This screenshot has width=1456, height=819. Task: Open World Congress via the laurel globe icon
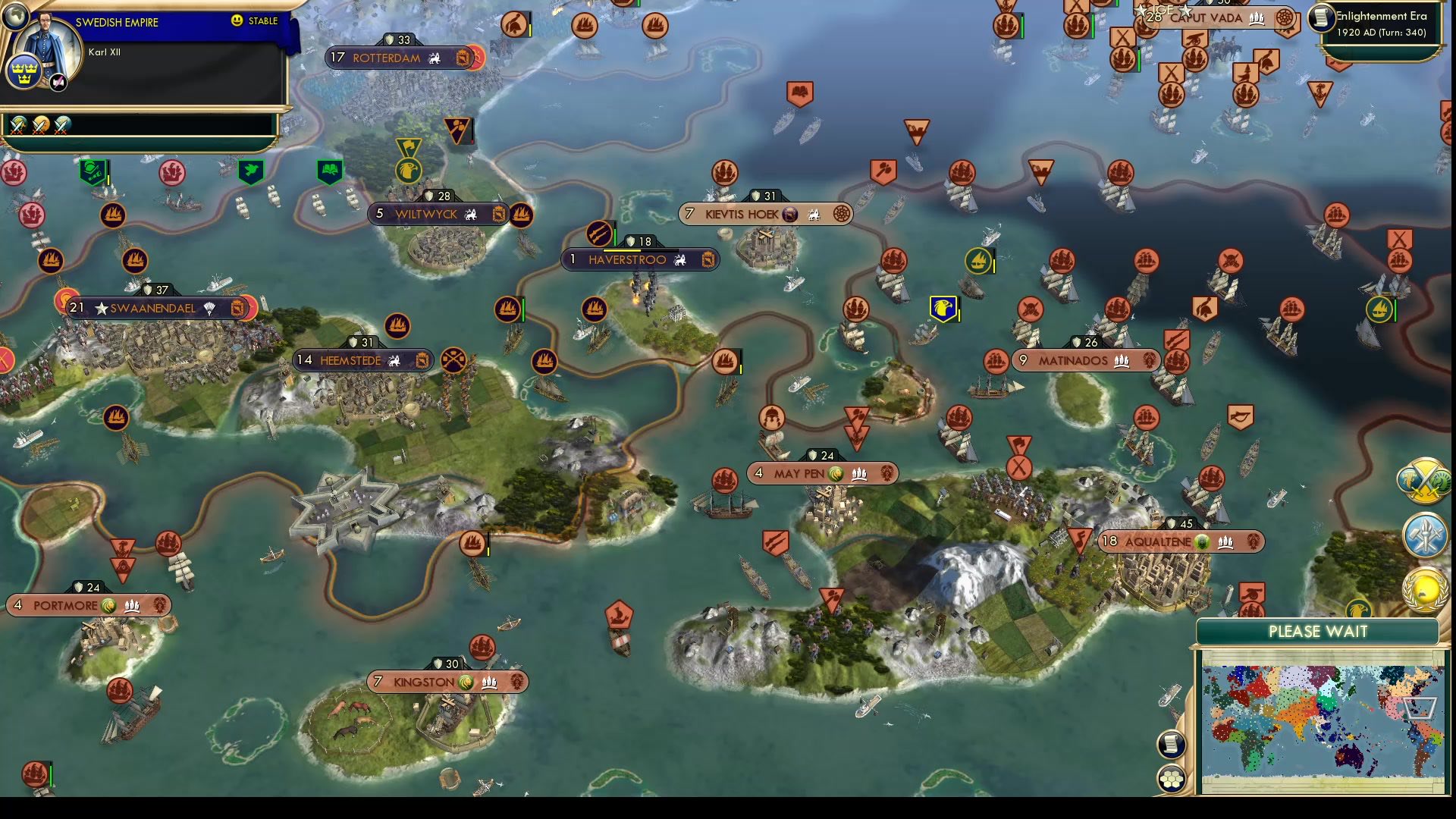click(1426, 590)
